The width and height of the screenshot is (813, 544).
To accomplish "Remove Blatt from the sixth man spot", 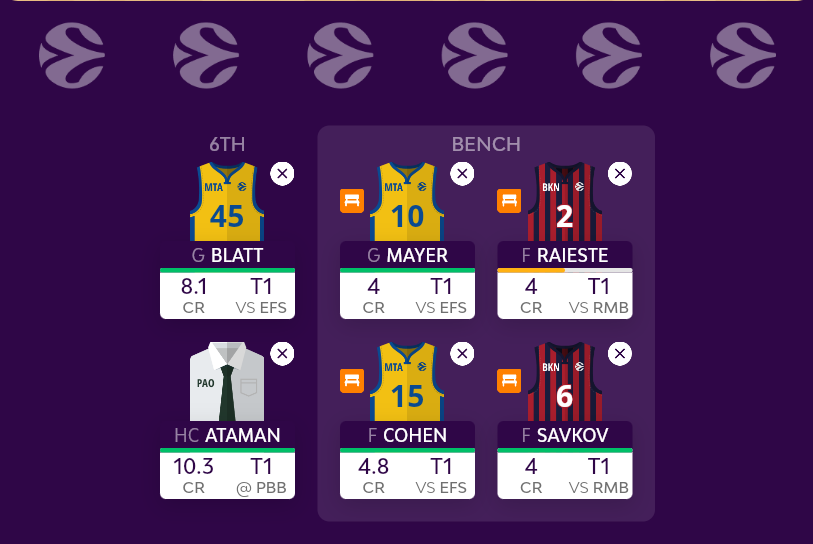I will pyautogui.click(x=282, y=174).
